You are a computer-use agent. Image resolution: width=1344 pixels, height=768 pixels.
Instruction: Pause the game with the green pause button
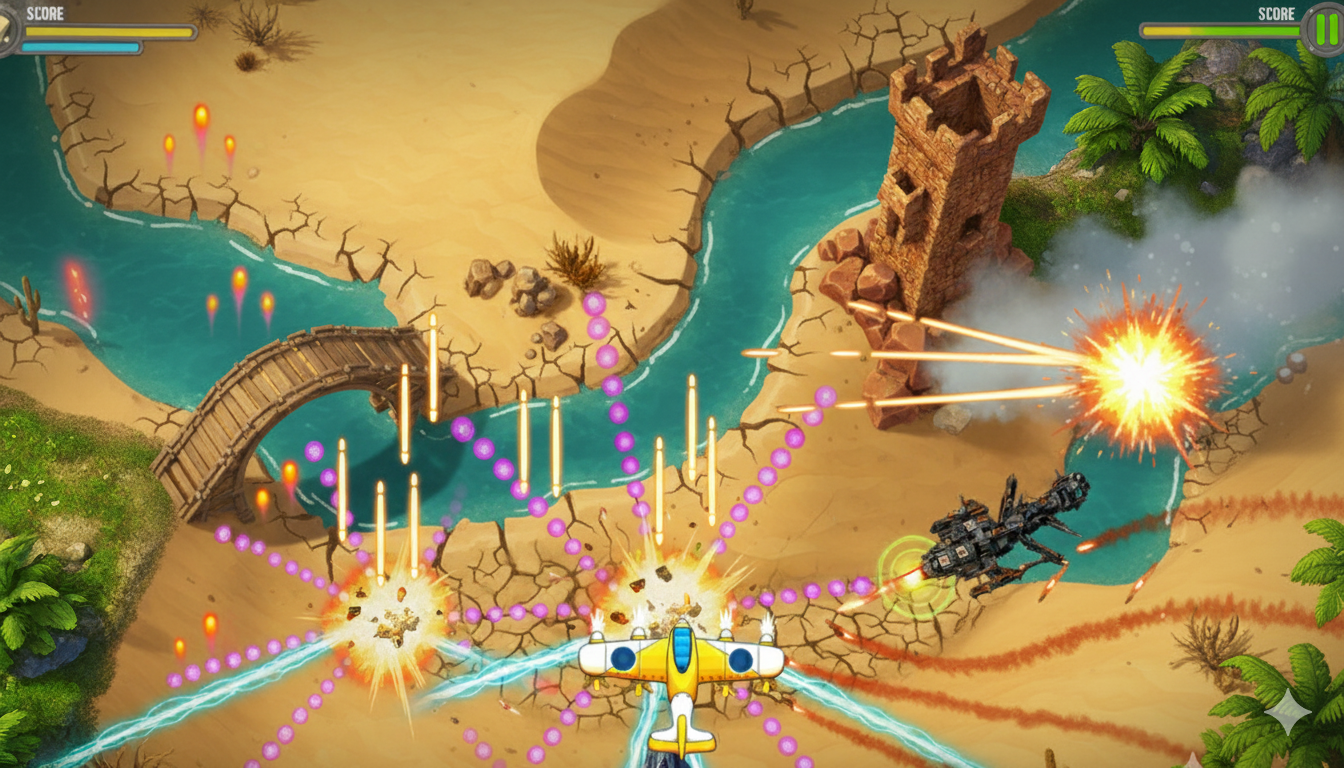click(1325, 28)
